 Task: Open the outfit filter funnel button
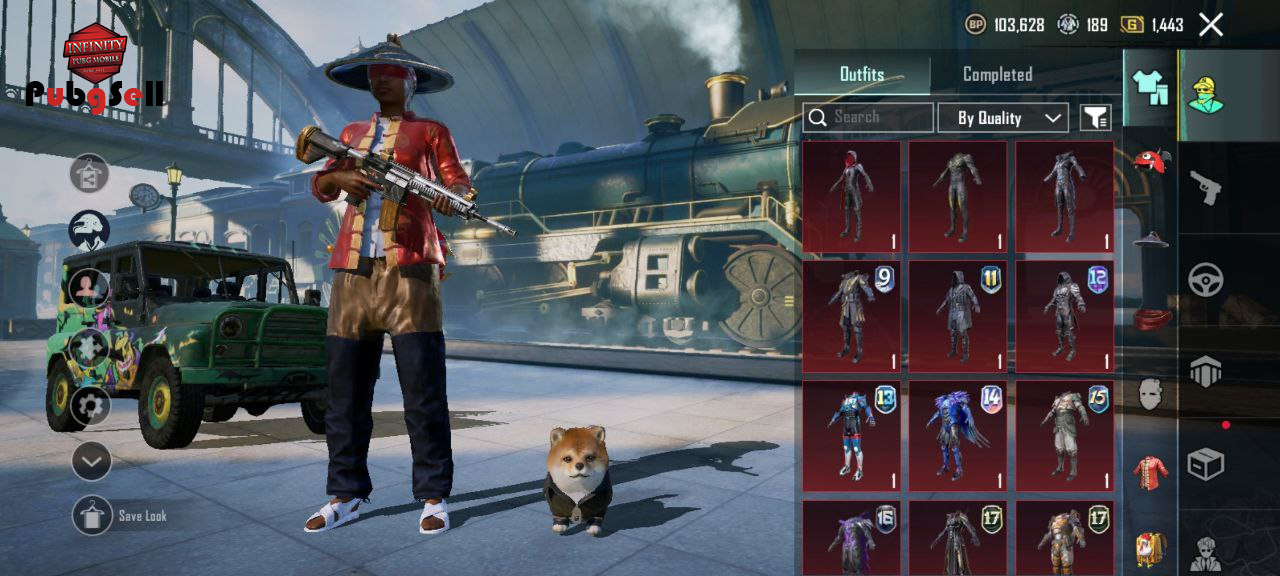(1096, 118)
